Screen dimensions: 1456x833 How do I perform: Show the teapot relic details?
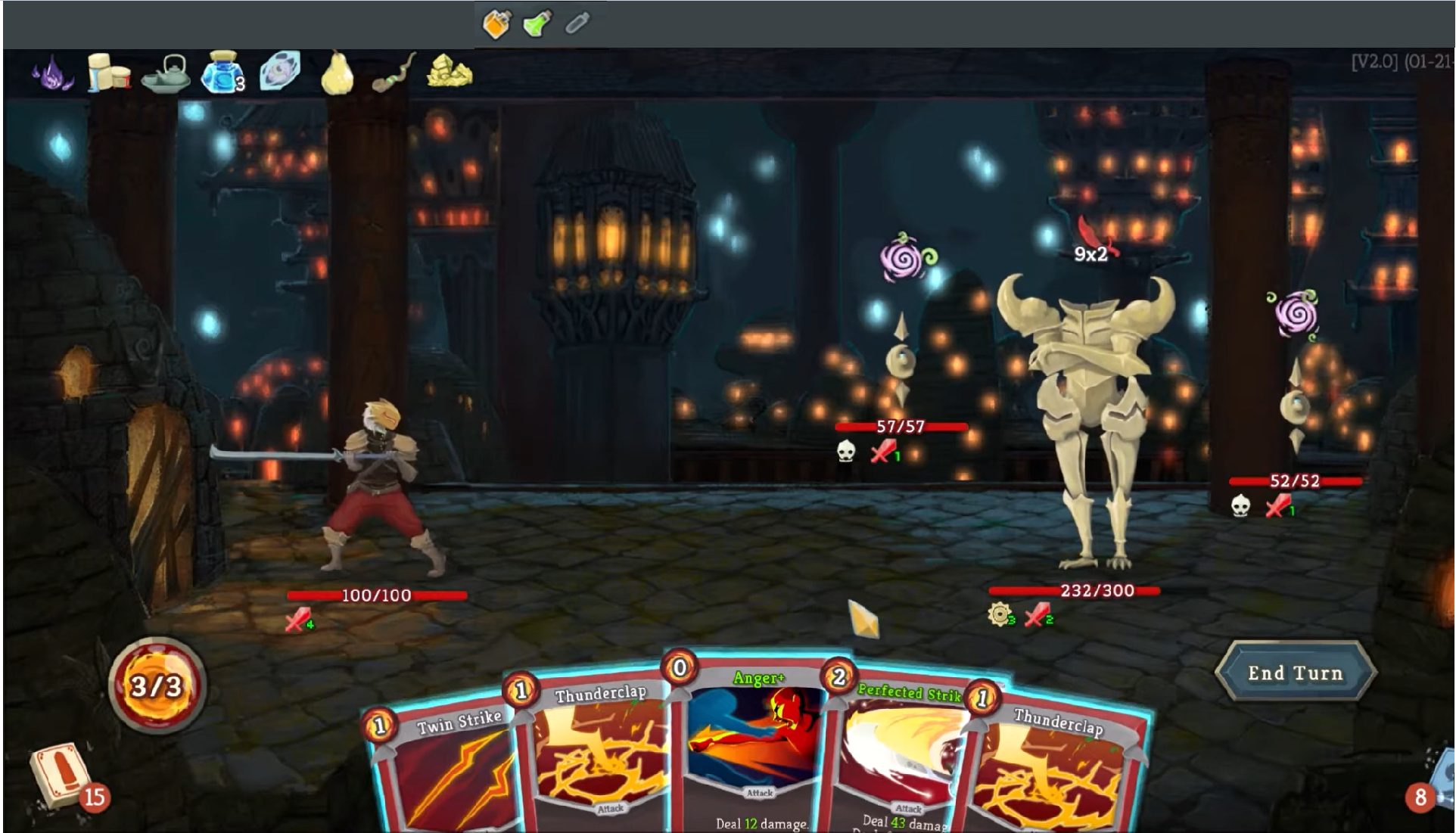pos(166,73)
